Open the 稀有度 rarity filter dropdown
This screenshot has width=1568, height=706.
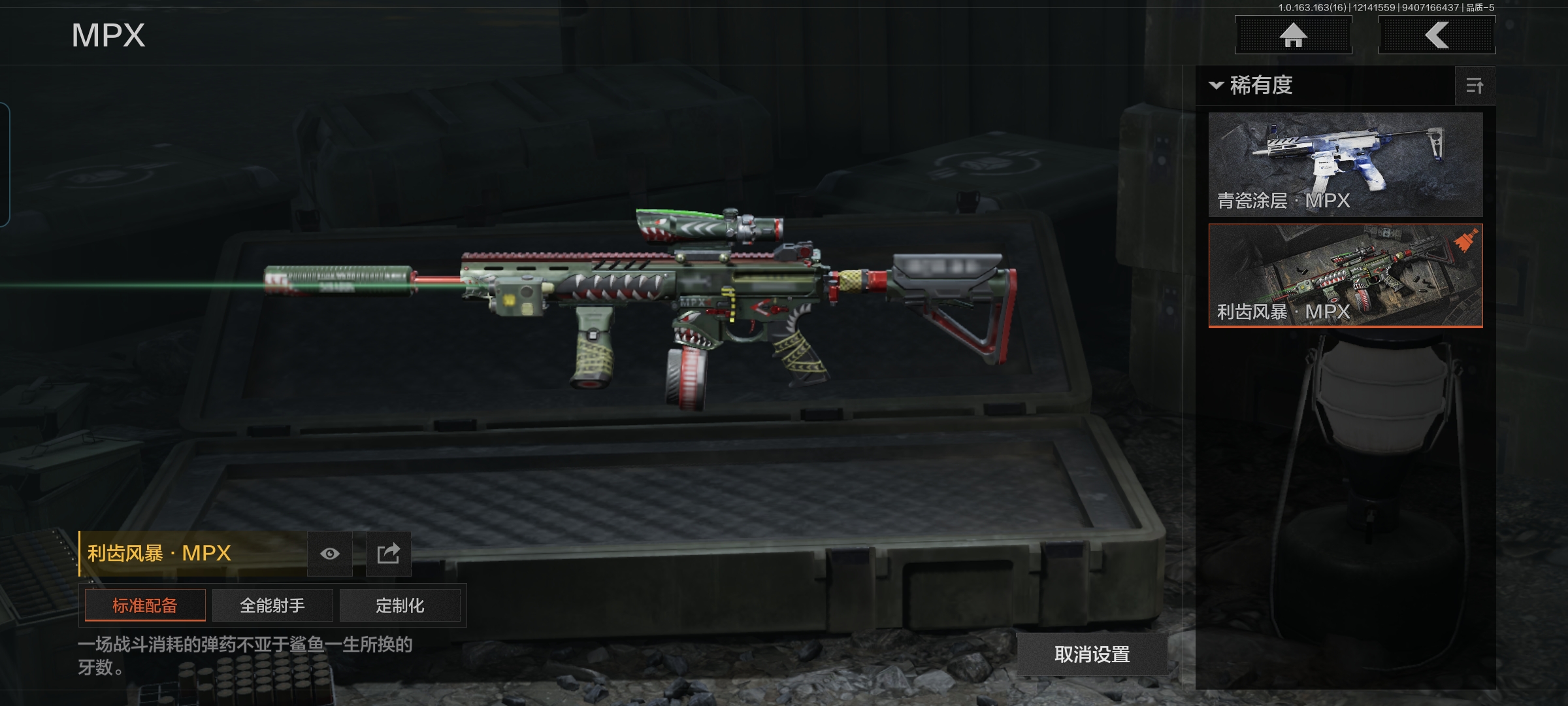(x=1252, y=86)
